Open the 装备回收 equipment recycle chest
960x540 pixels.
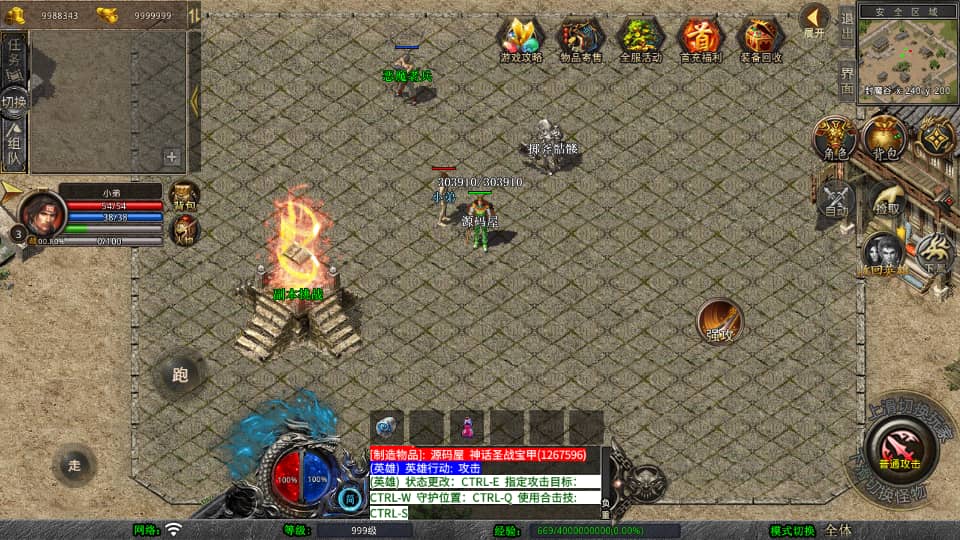pos(761,38)
